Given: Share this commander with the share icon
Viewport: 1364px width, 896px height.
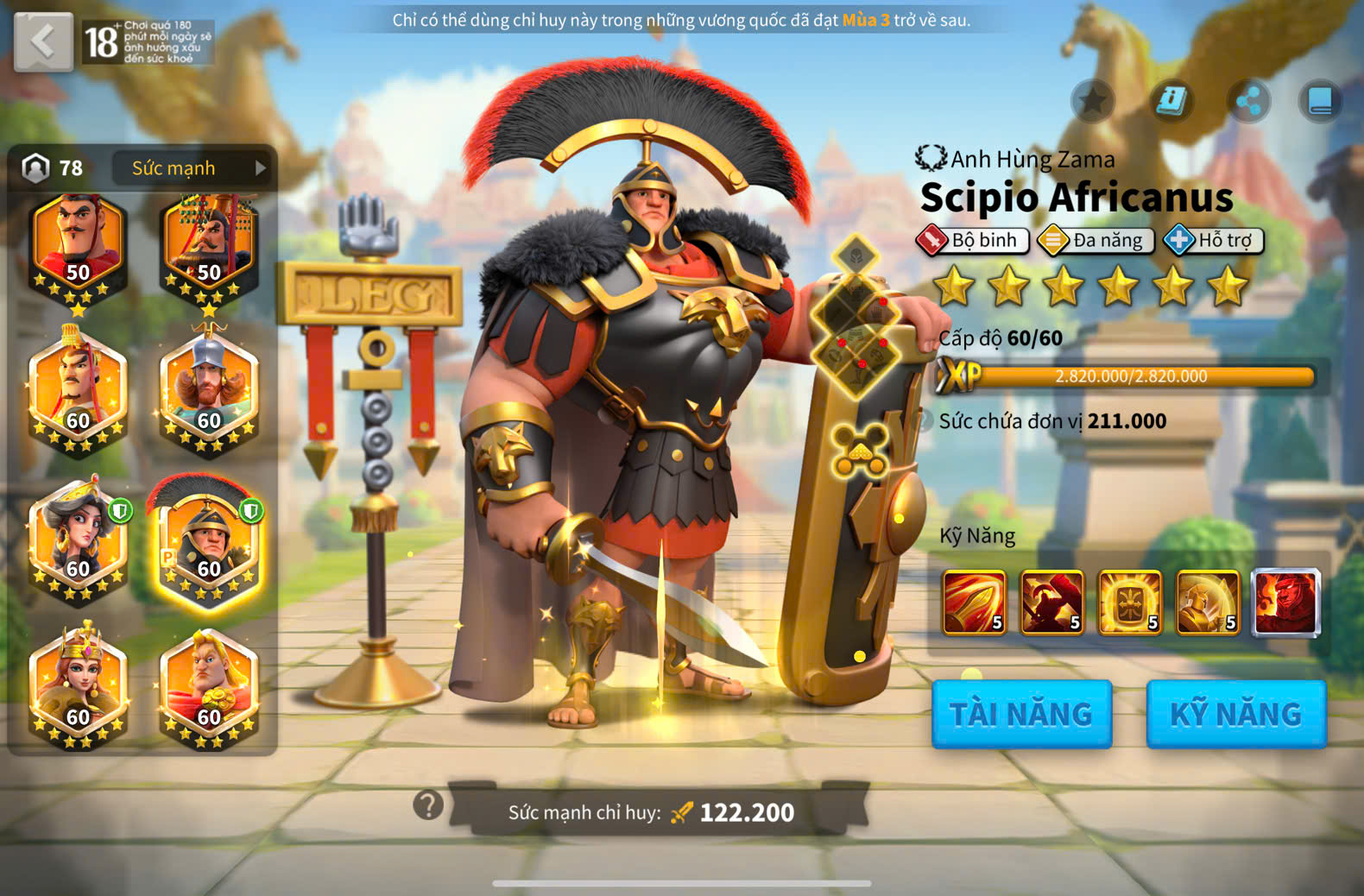Looking at the screenshot, I should 1248,101.
